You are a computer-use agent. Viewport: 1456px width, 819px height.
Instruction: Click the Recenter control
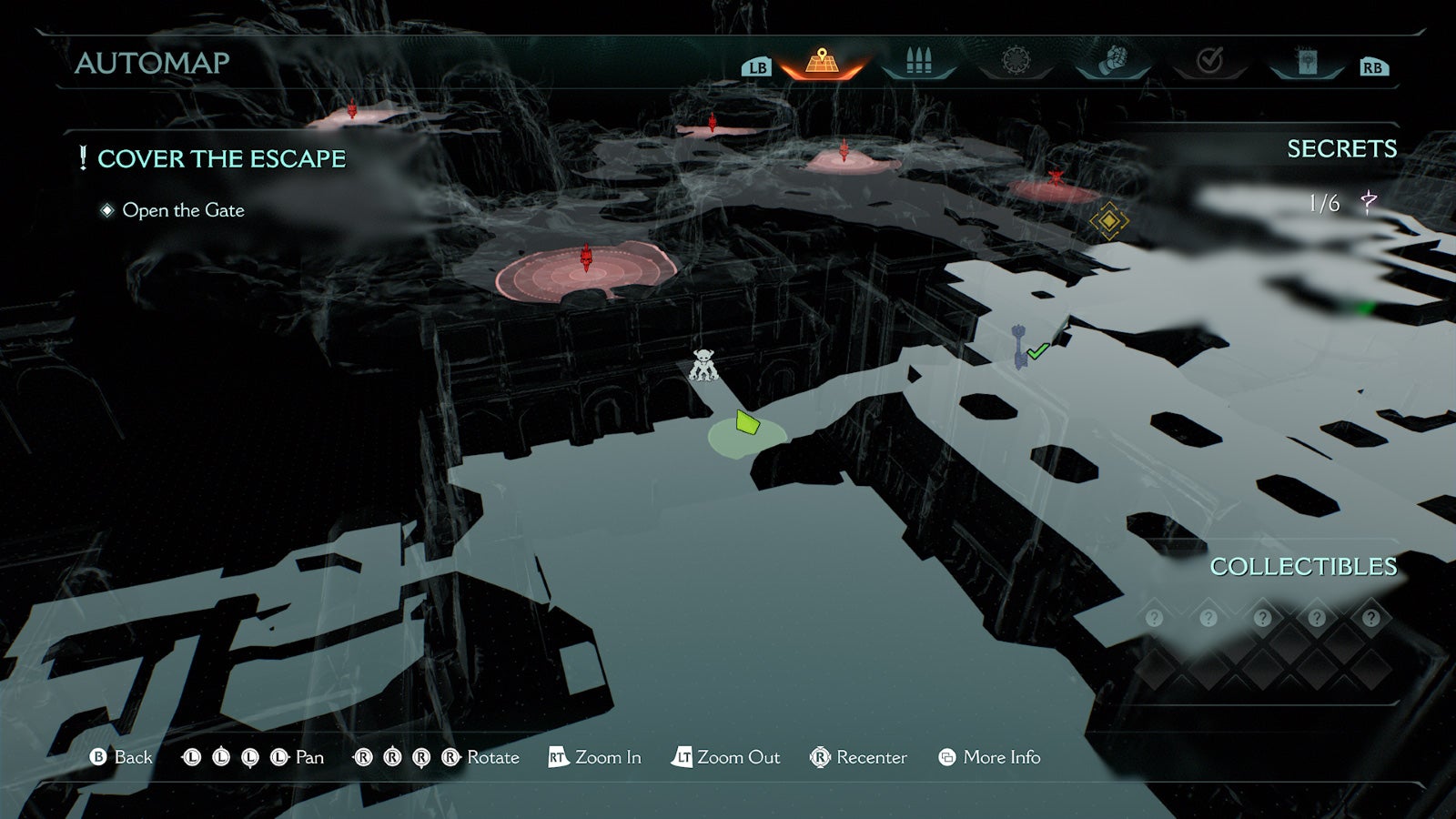858,756
